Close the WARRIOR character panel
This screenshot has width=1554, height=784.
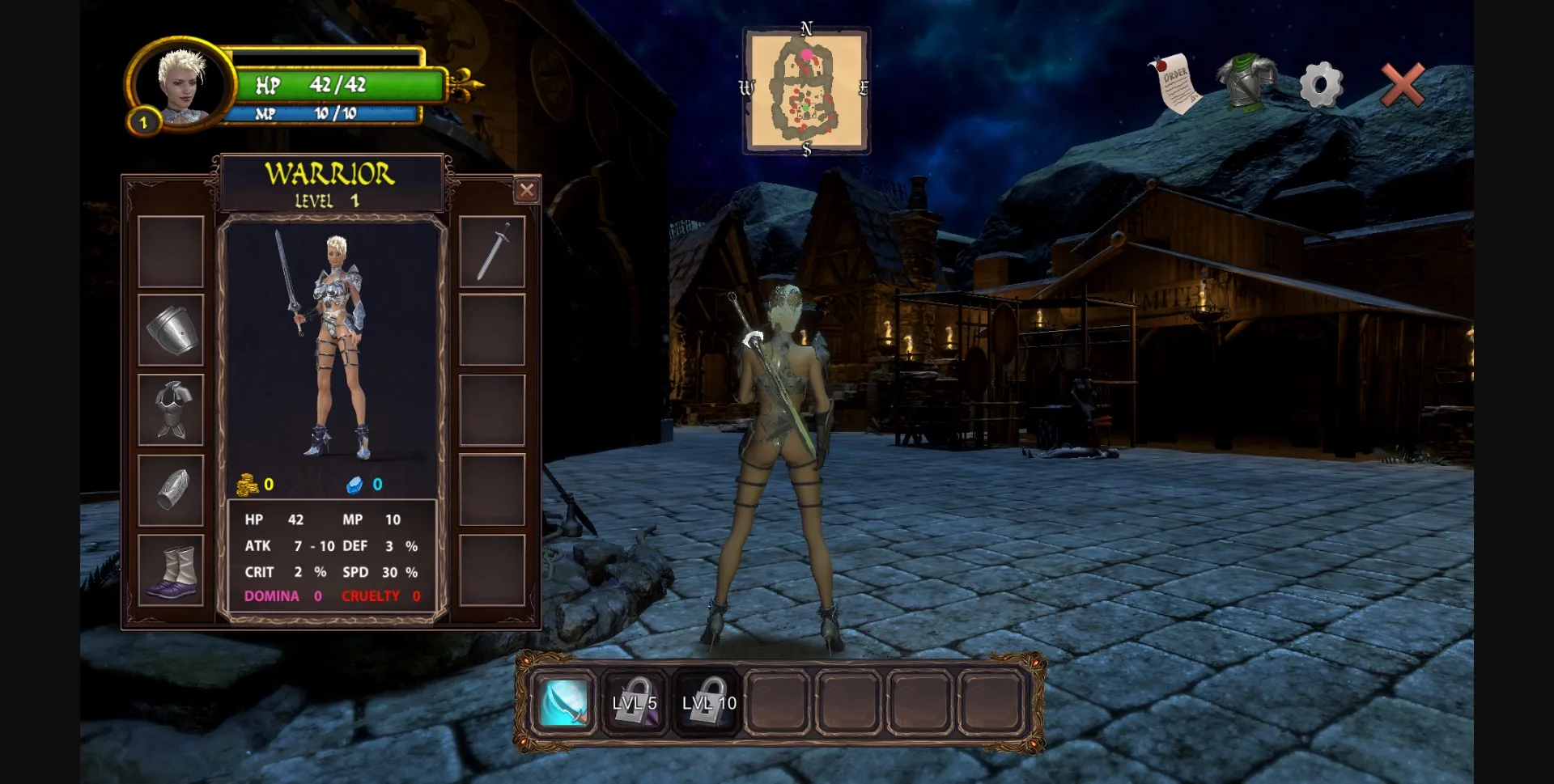coord(527,190)
